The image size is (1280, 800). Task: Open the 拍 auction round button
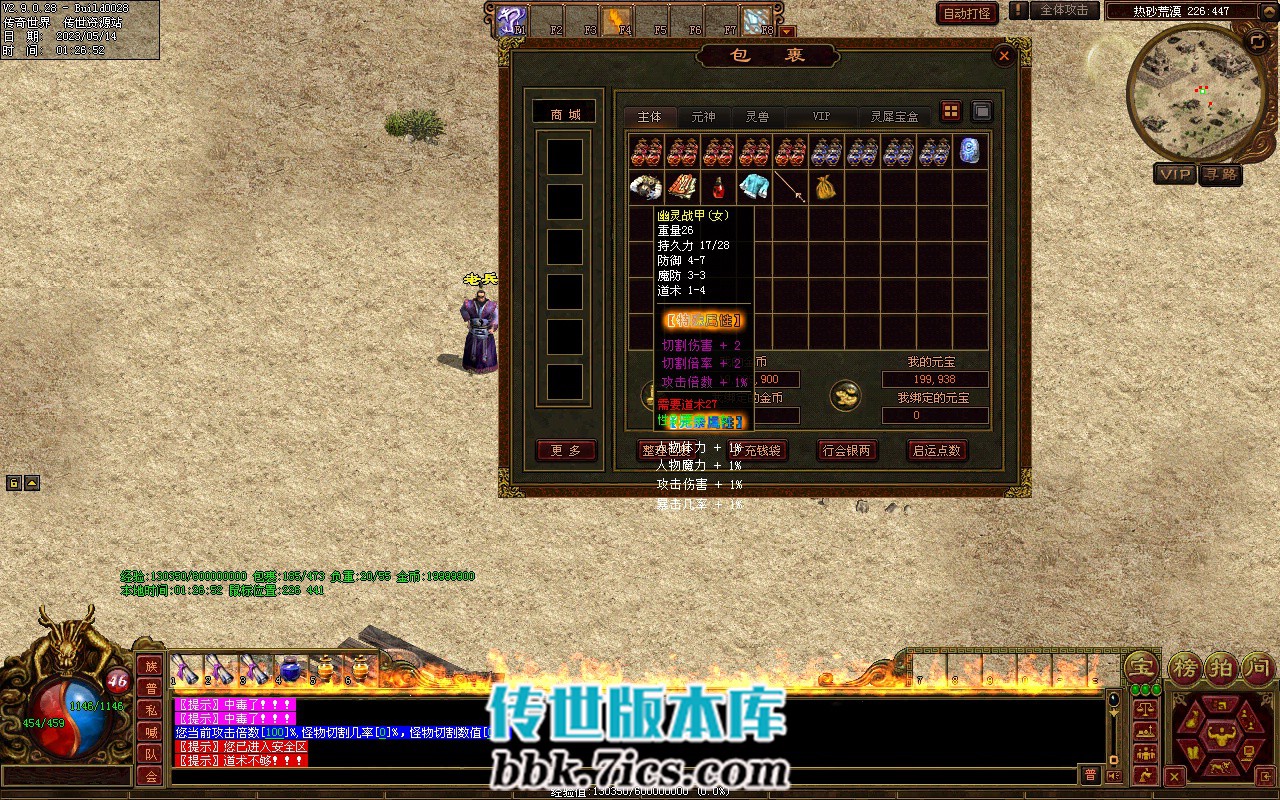(1223, 668)
